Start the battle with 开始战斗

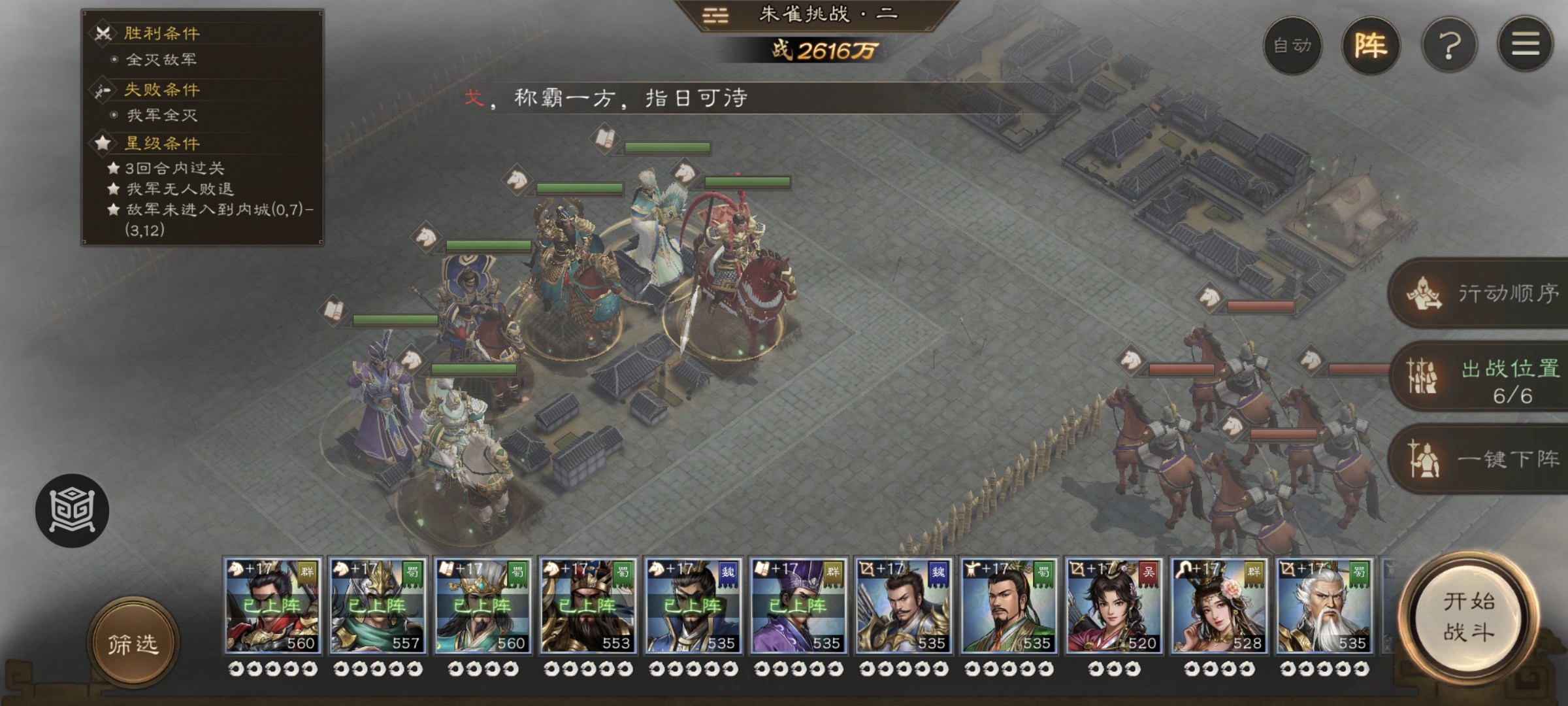coord(1469,617)
